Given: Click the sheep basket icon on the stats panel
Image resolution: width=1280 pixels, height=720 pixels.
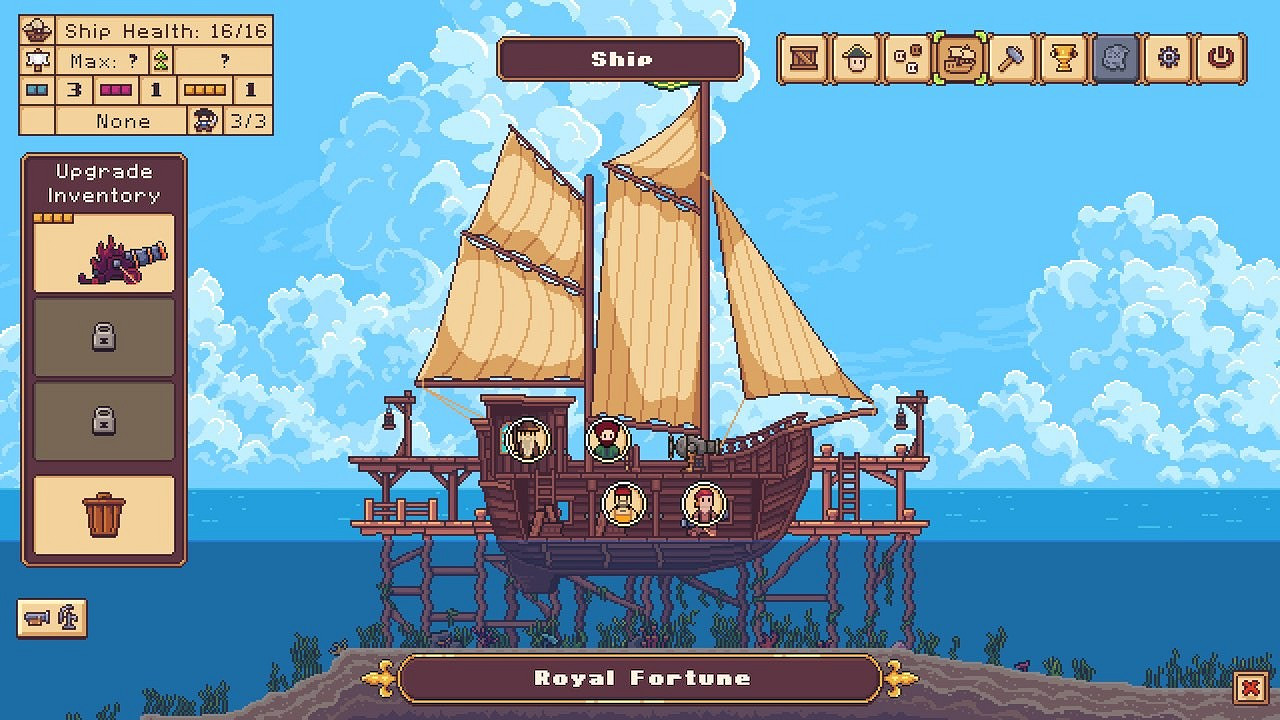Looking at the screenshot, I should tap(38, 31).
